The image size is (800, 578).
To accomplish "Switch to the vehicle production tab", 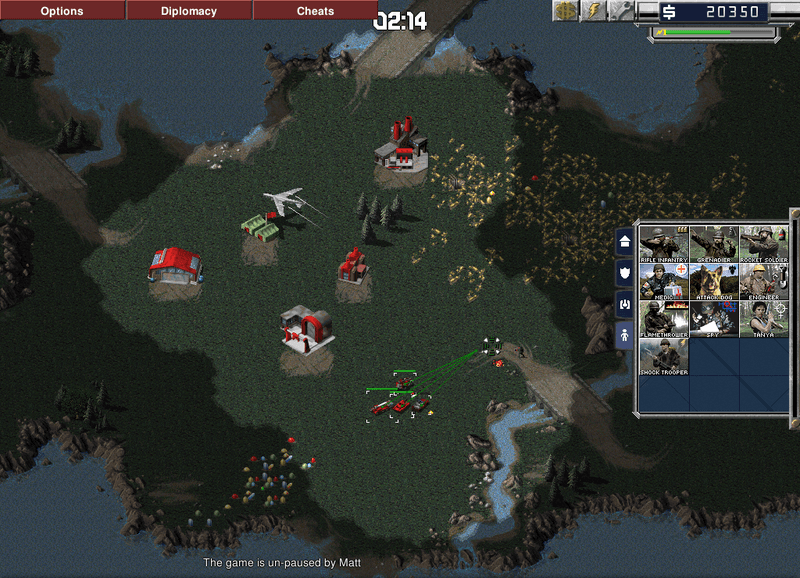I will coord(625,302).
